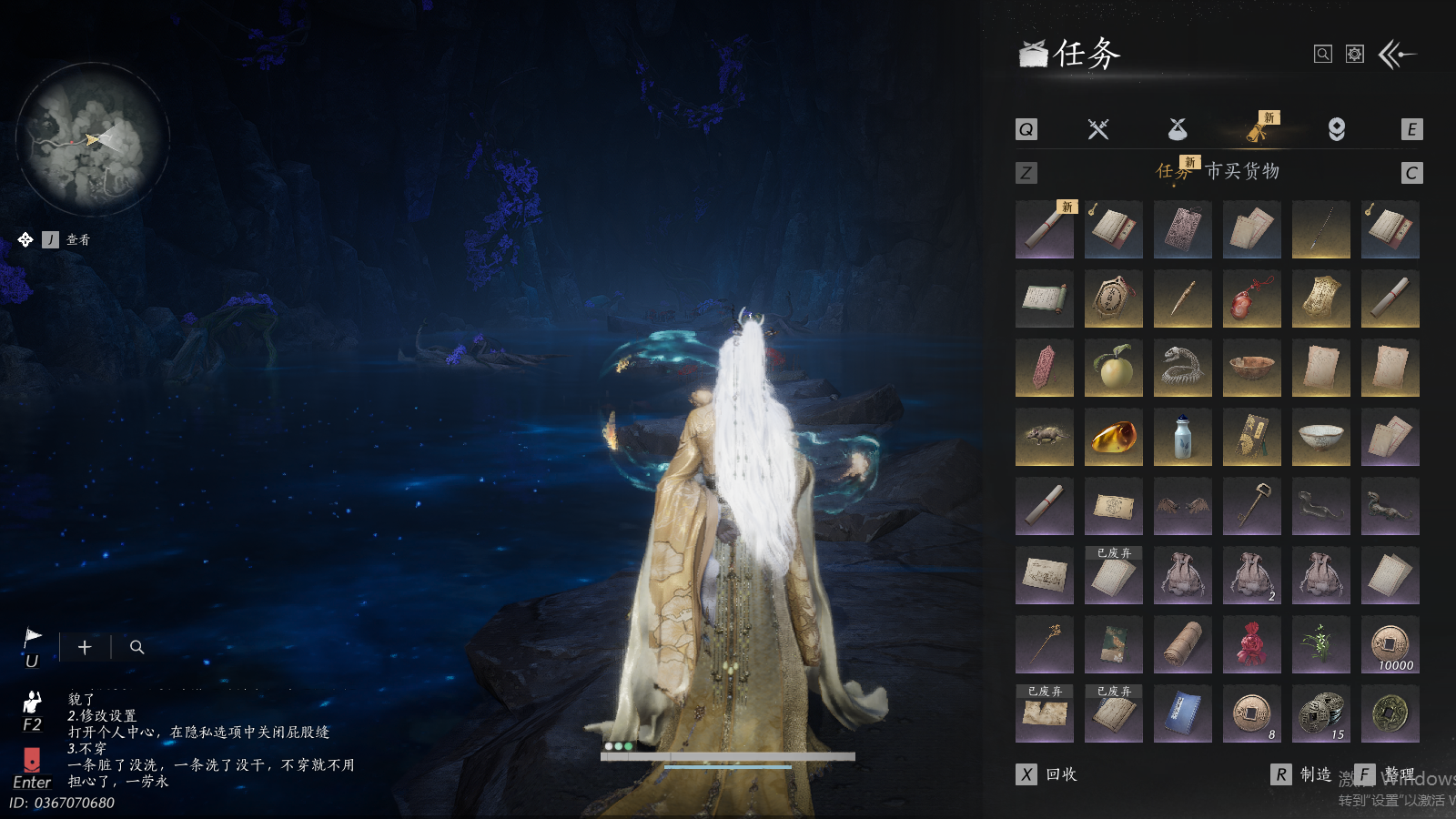Select the blue book item
The height and width of the screenshot is (819, 1456).
tap(1182, 713)
